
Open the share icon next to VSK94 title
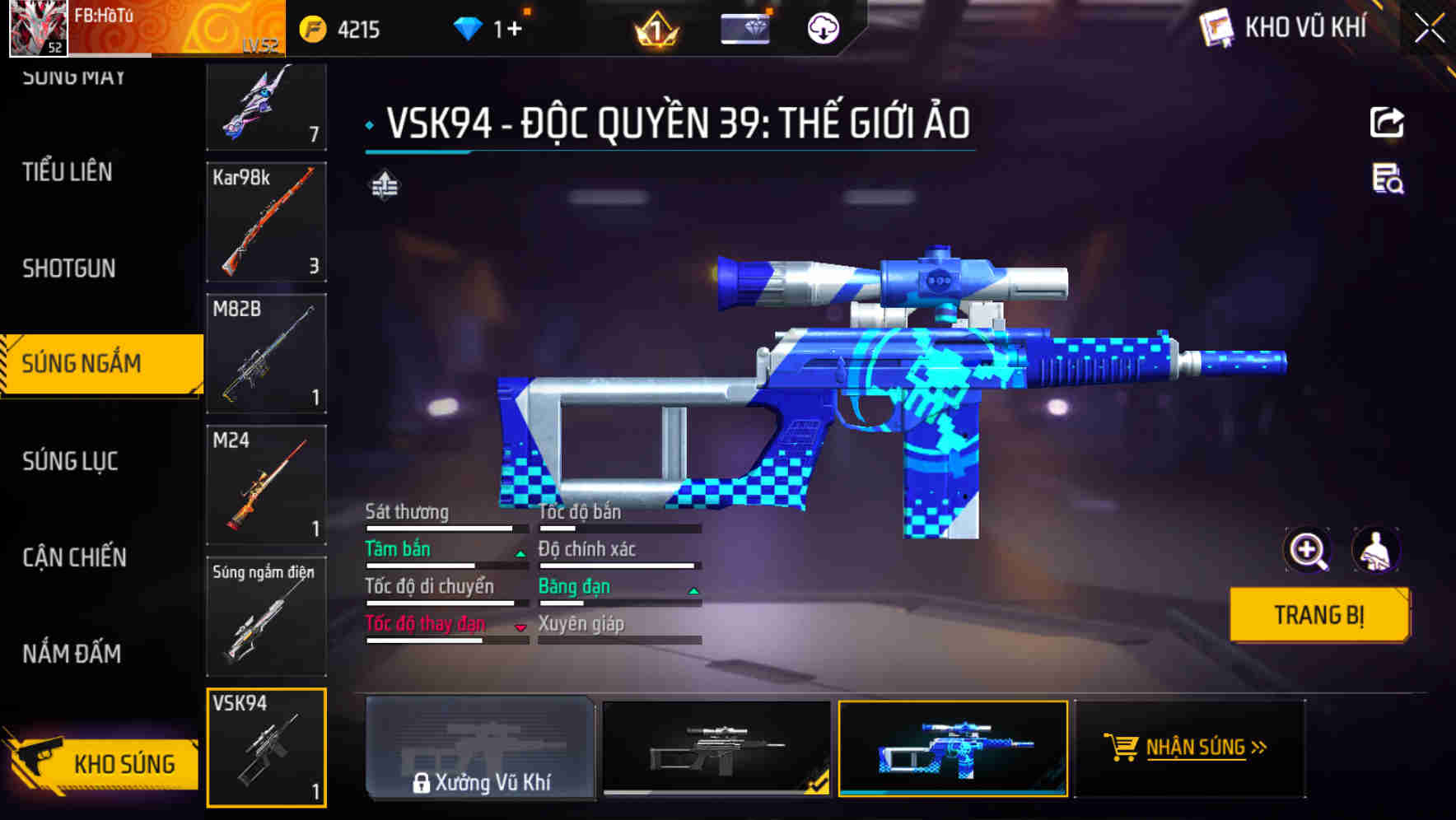1387,121
